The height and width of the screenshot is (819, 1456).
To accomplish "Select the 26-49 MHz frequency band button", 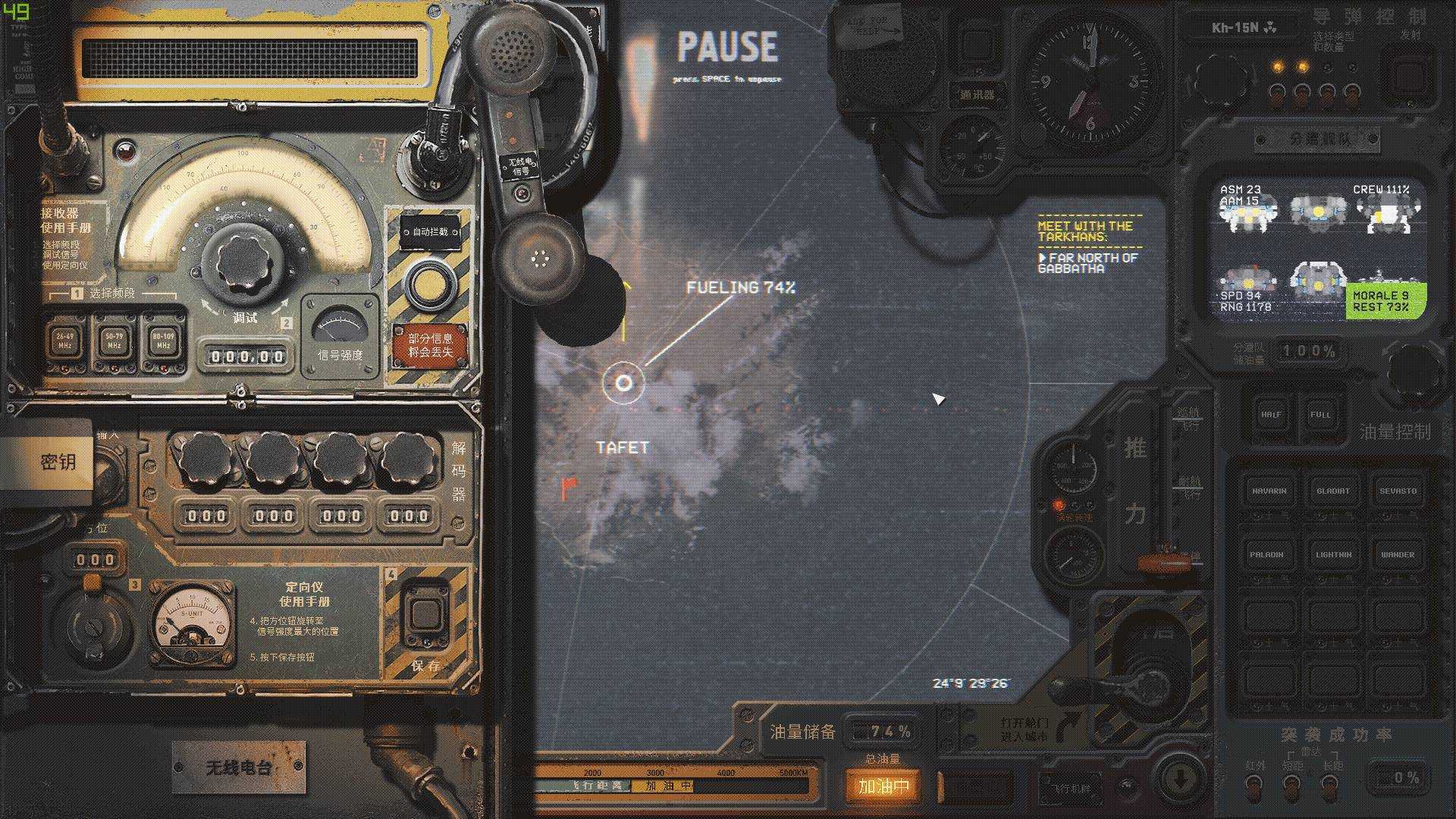I will [64, 341].
